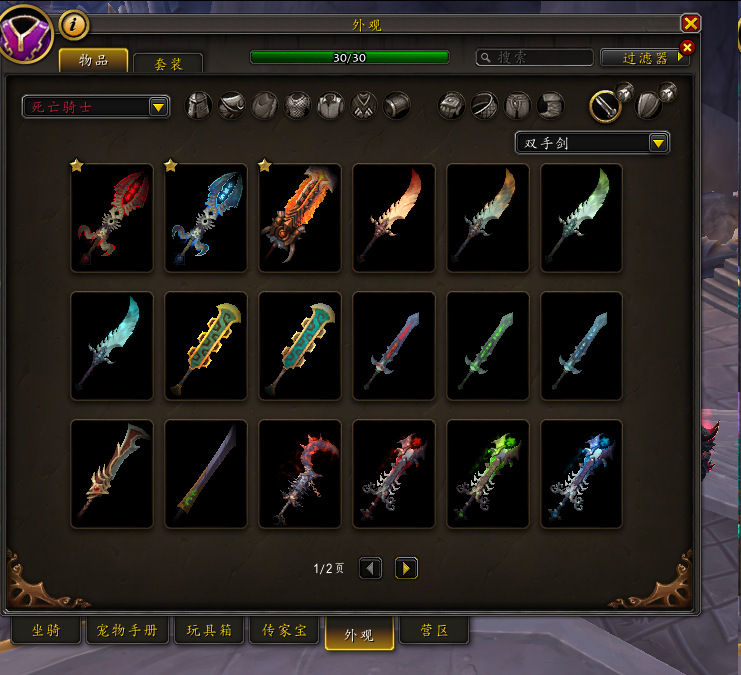Image resolution: width=741 pixels, height=675 pixels.
Task: Open the 死亡骑士 class dropdown
Action: (x=96, y=107)
